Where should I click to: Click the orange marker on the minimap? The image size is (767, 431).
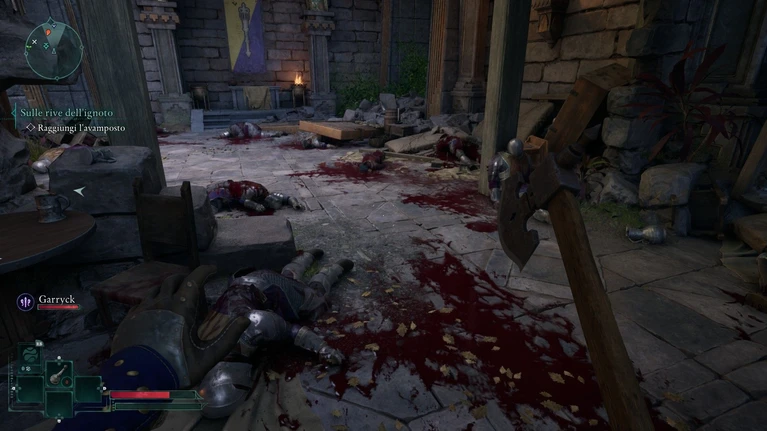tap(48, 31)
